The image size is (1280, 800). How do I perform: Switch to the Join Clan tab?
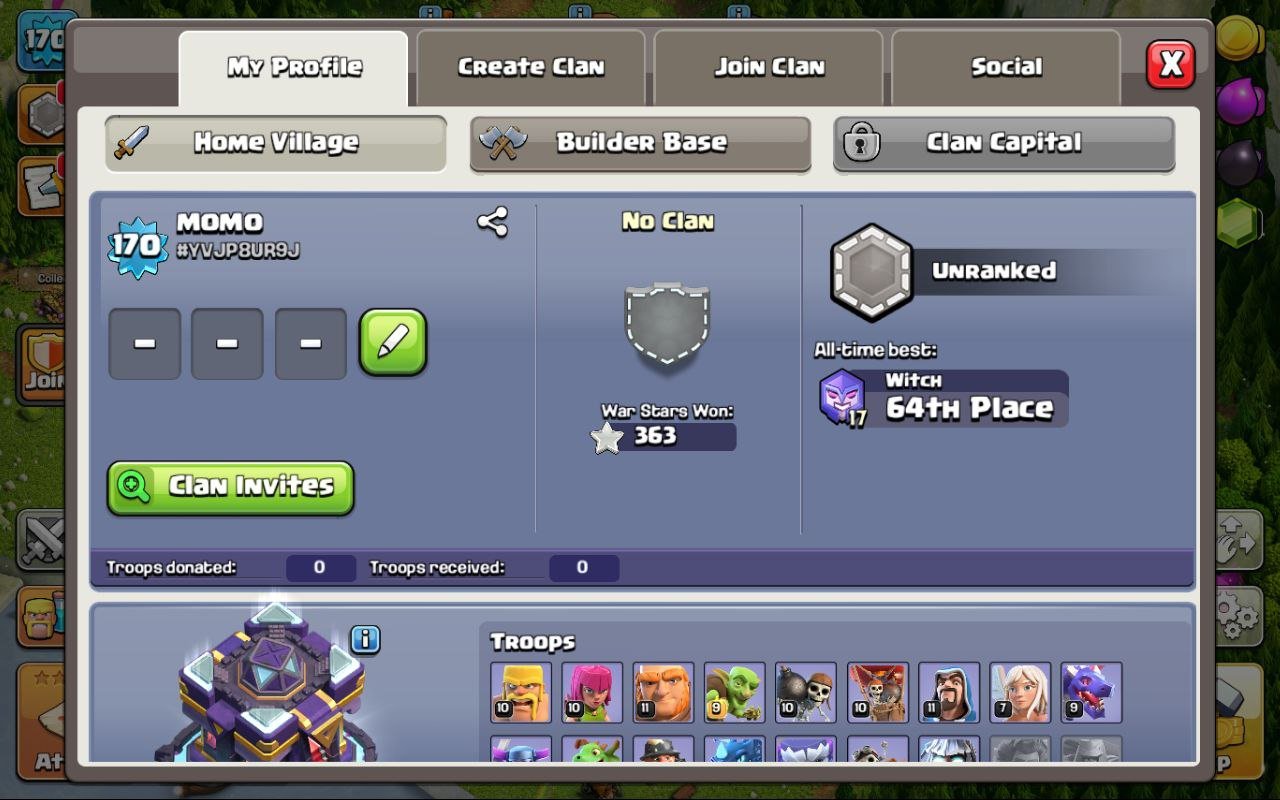point(768,66)
